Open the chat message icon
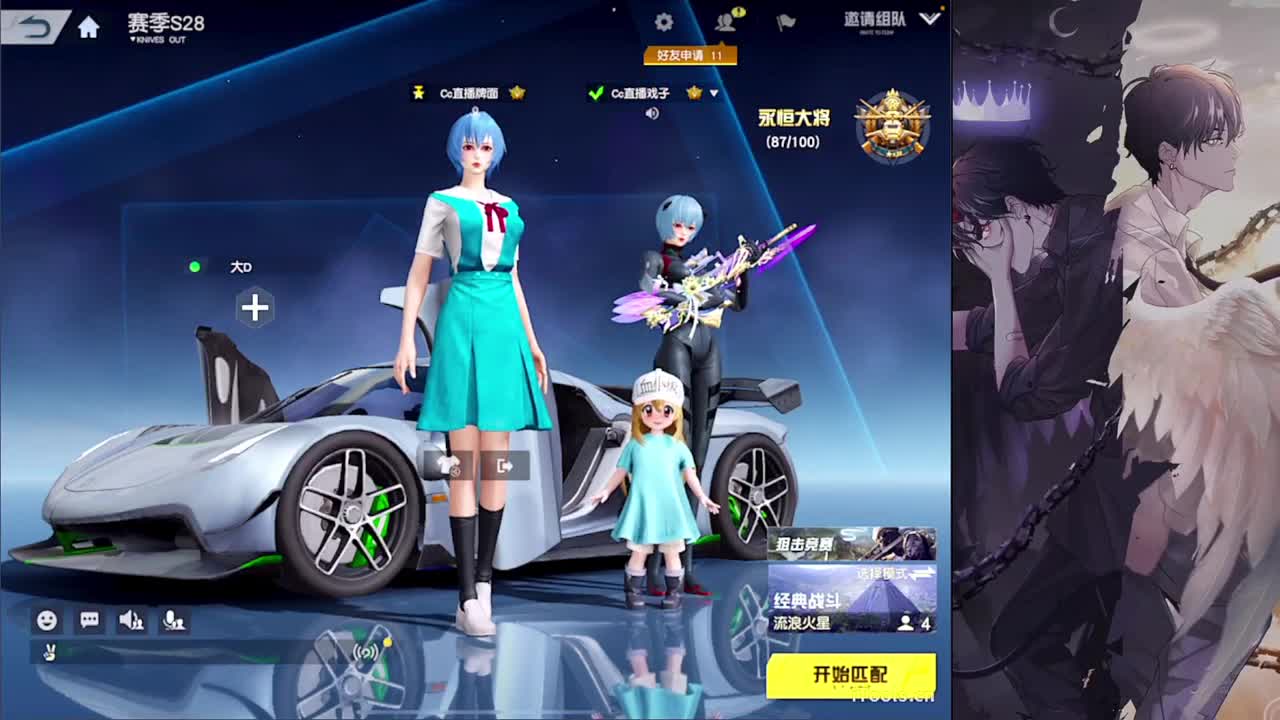Viewport: 1280px width, 720px height. [x=90, y=622]
